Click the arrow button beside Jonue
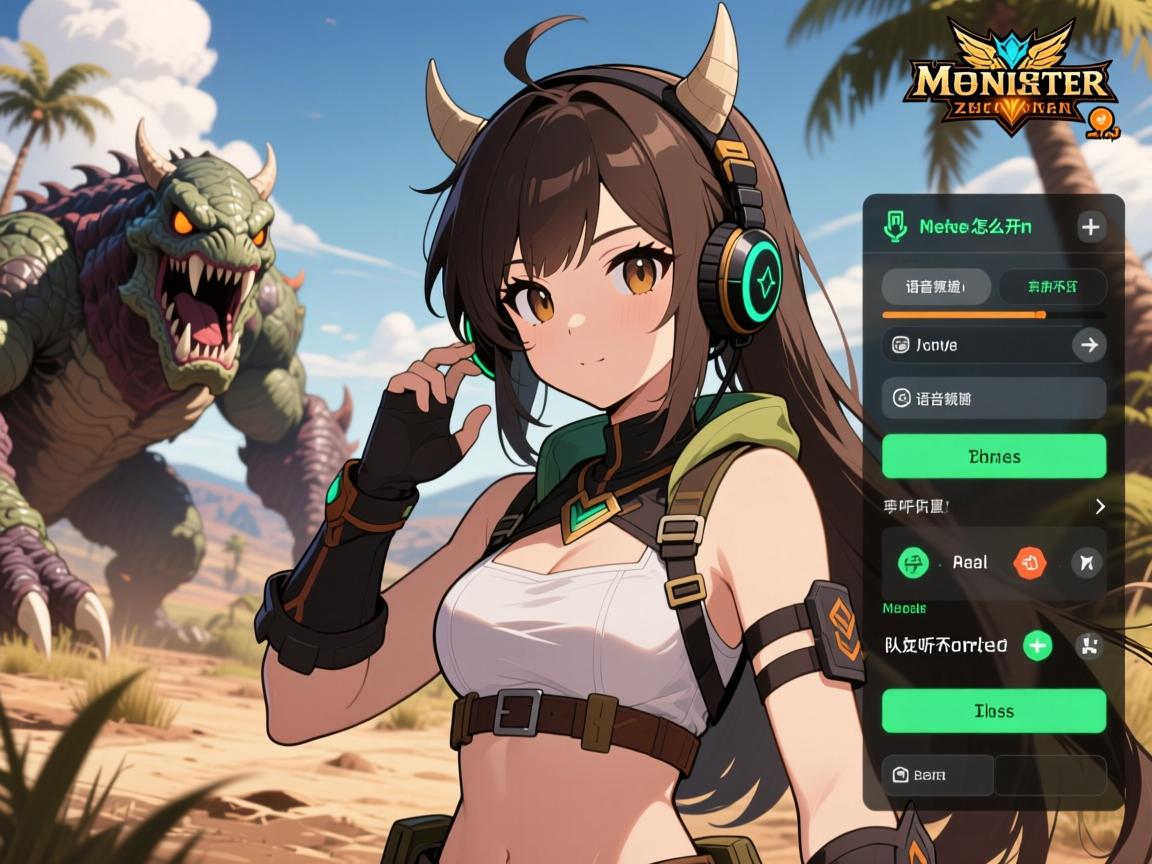 [x=1087, y=345]
